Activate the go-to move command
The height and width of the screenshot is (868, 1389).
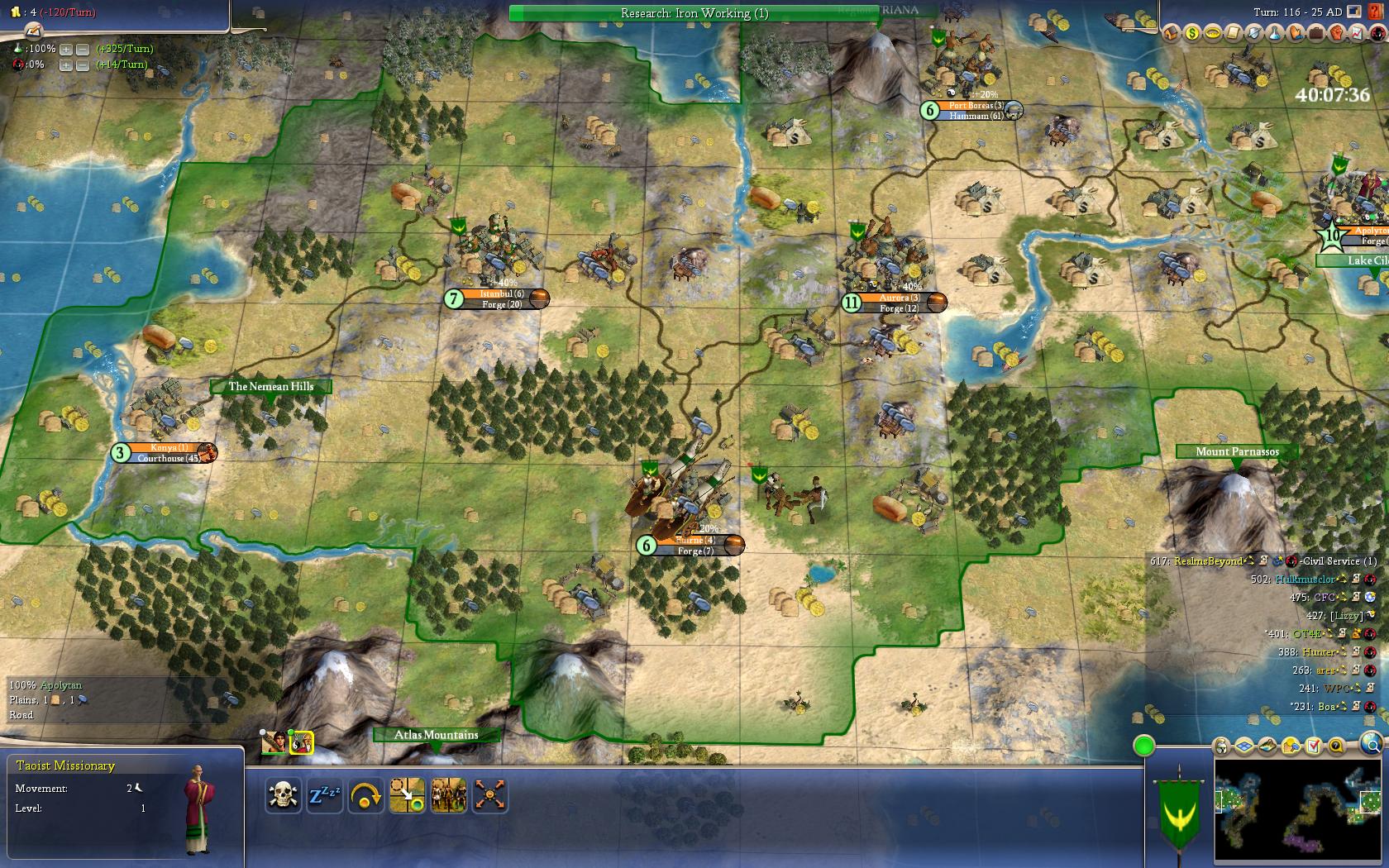407,796
